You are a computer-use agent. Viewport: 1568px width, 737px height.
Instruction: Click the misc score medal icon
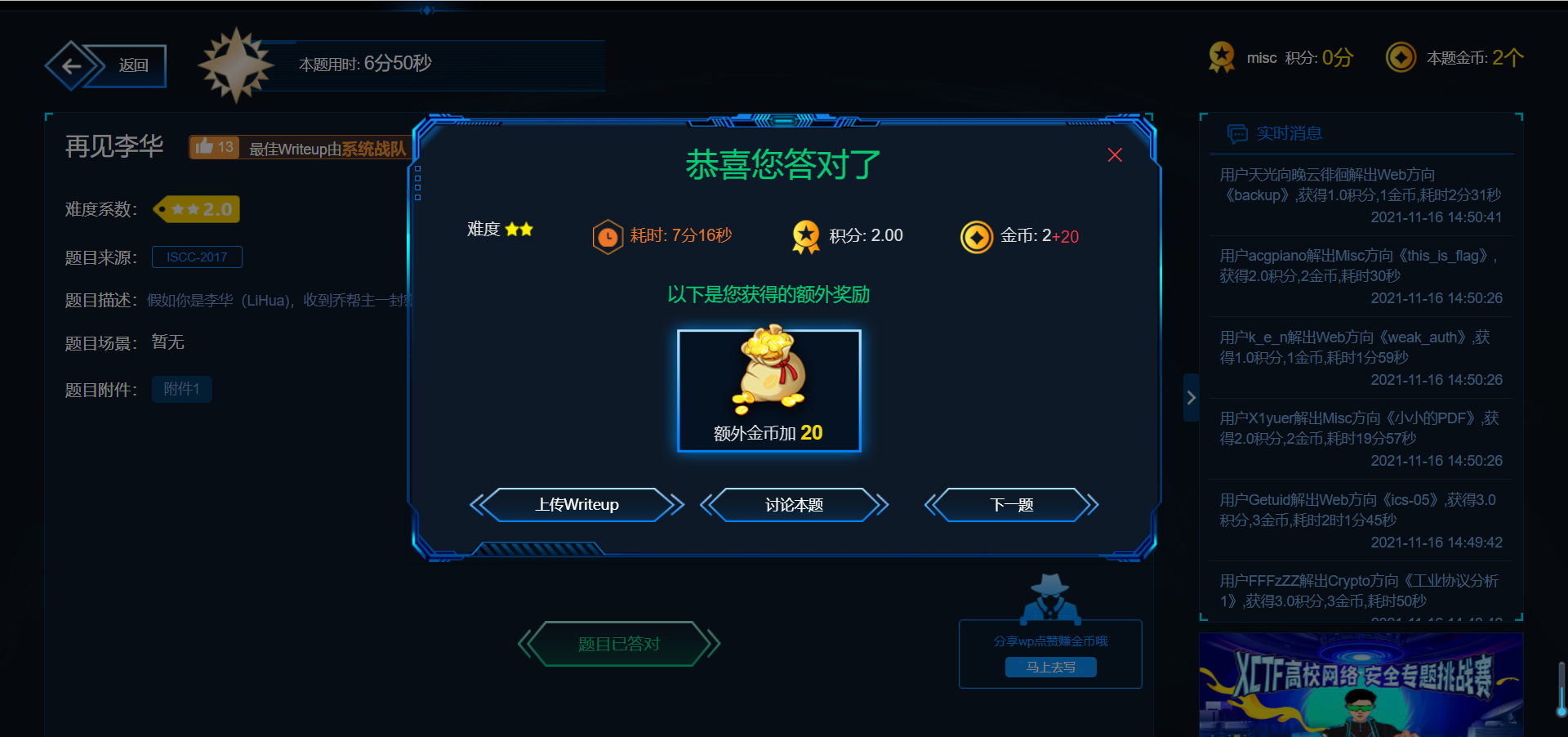tap(1221, 57)
